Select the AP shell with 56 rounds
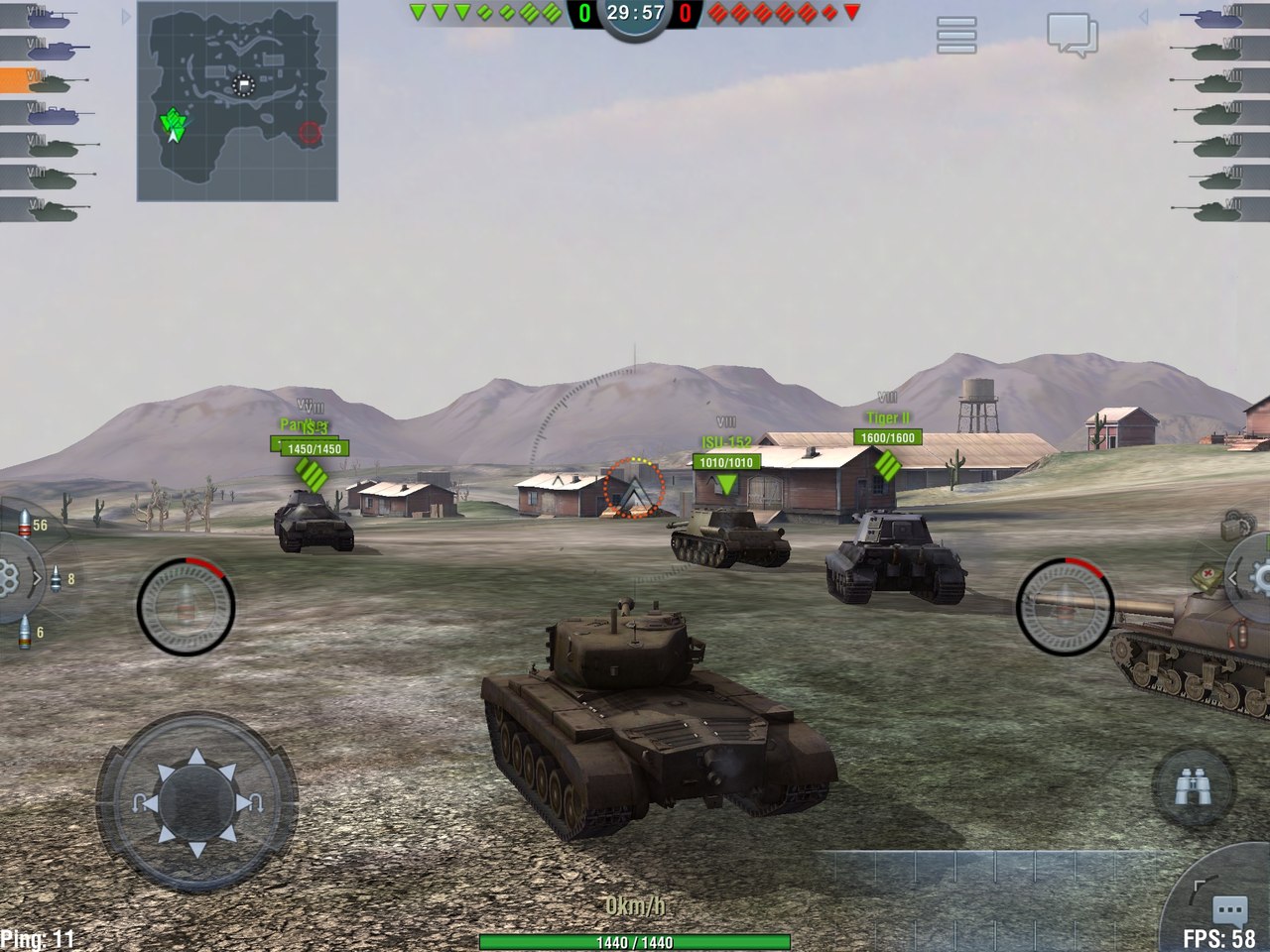Viewport: 1270px width, 952px height. pyautogui.click(x=24, y=523)
